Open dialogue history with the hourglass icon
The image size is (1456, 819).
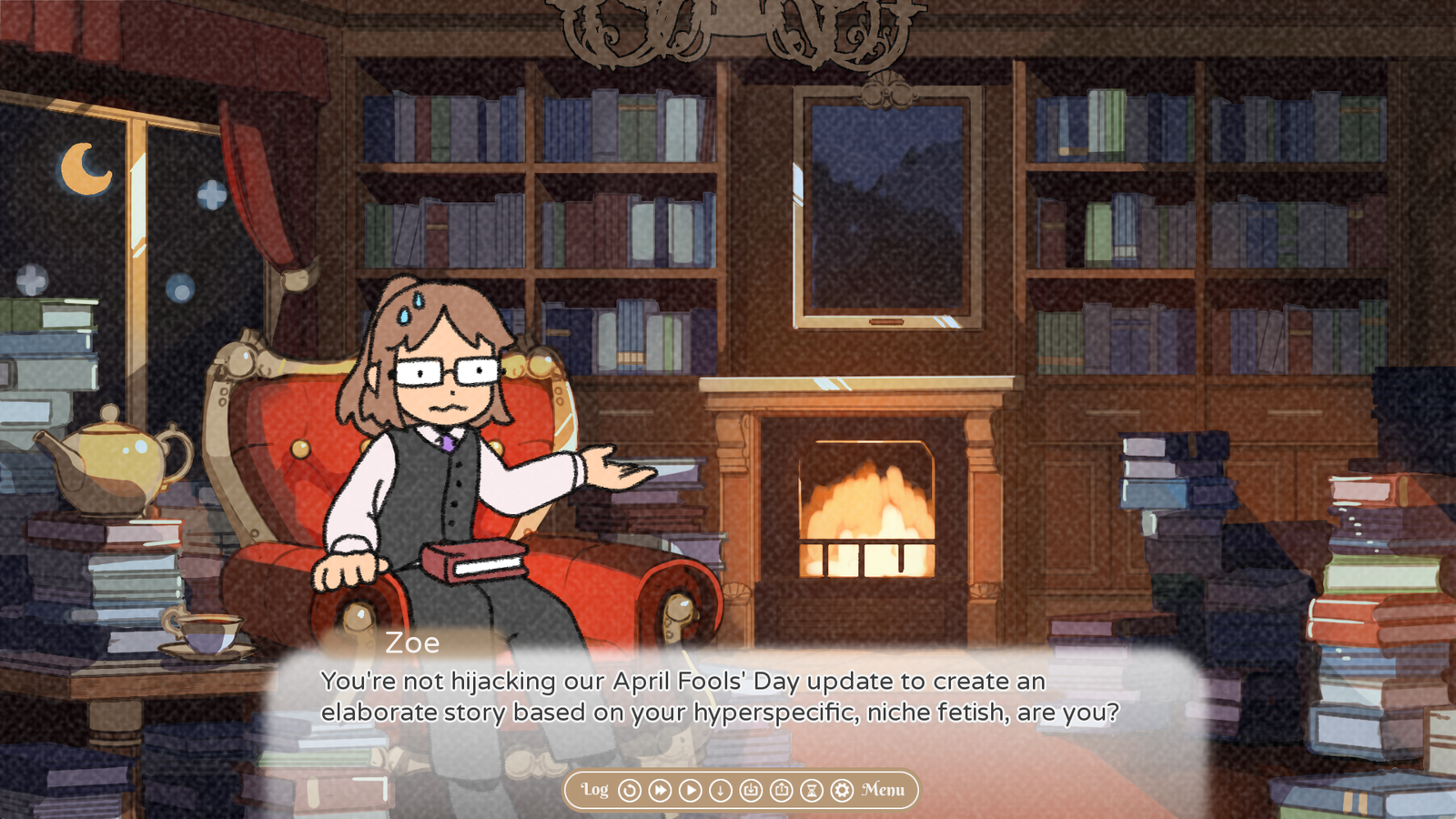[813, 791]
